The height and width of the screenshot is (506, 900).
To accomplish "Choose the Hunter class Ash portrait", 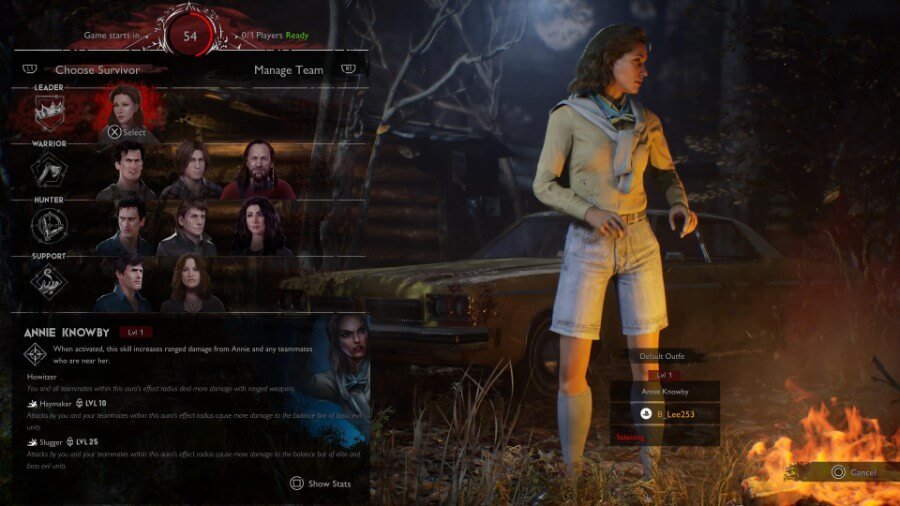I will coord(127,226).
